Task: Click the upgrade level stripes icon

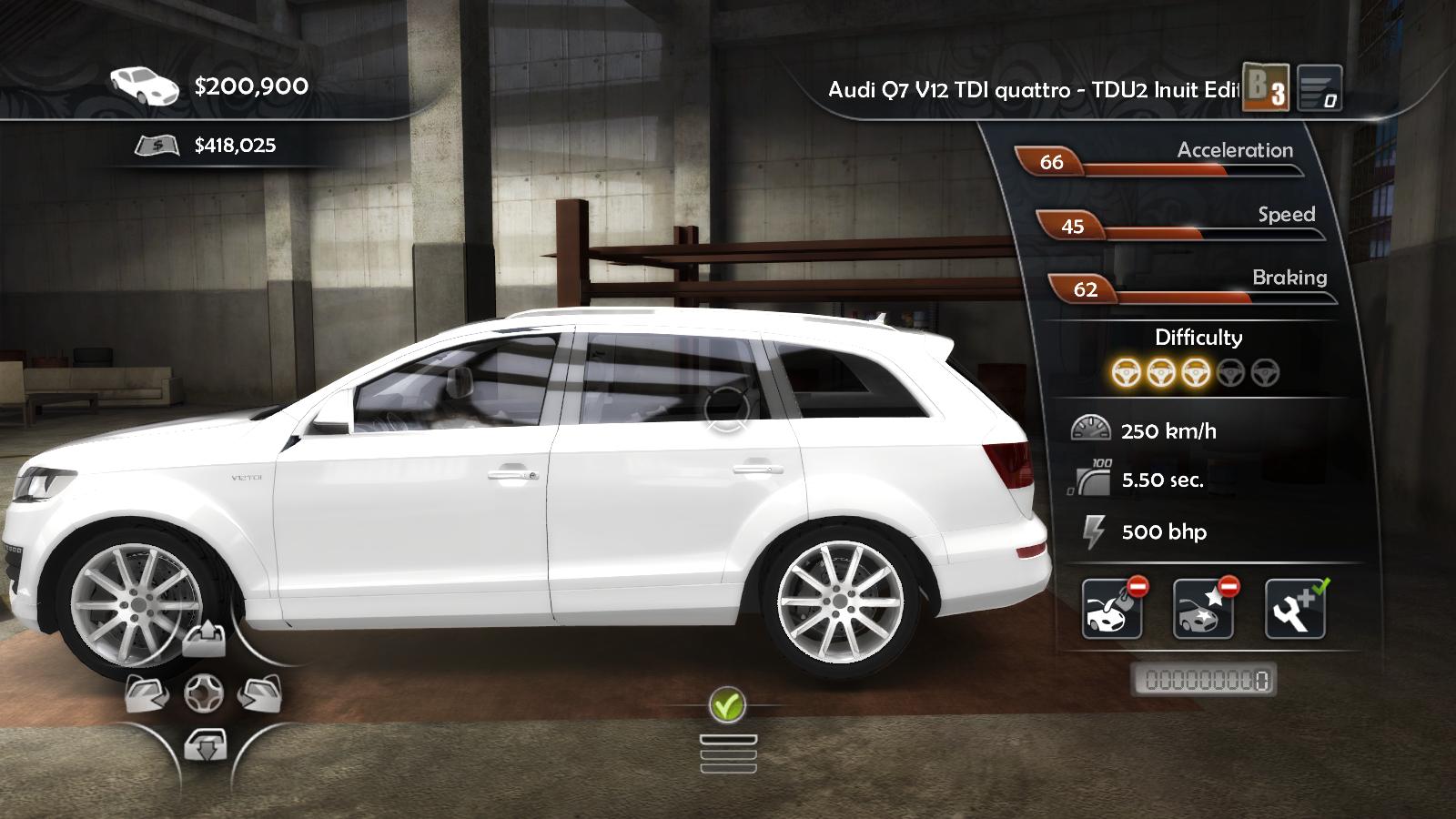Action: coord(1319,89)
